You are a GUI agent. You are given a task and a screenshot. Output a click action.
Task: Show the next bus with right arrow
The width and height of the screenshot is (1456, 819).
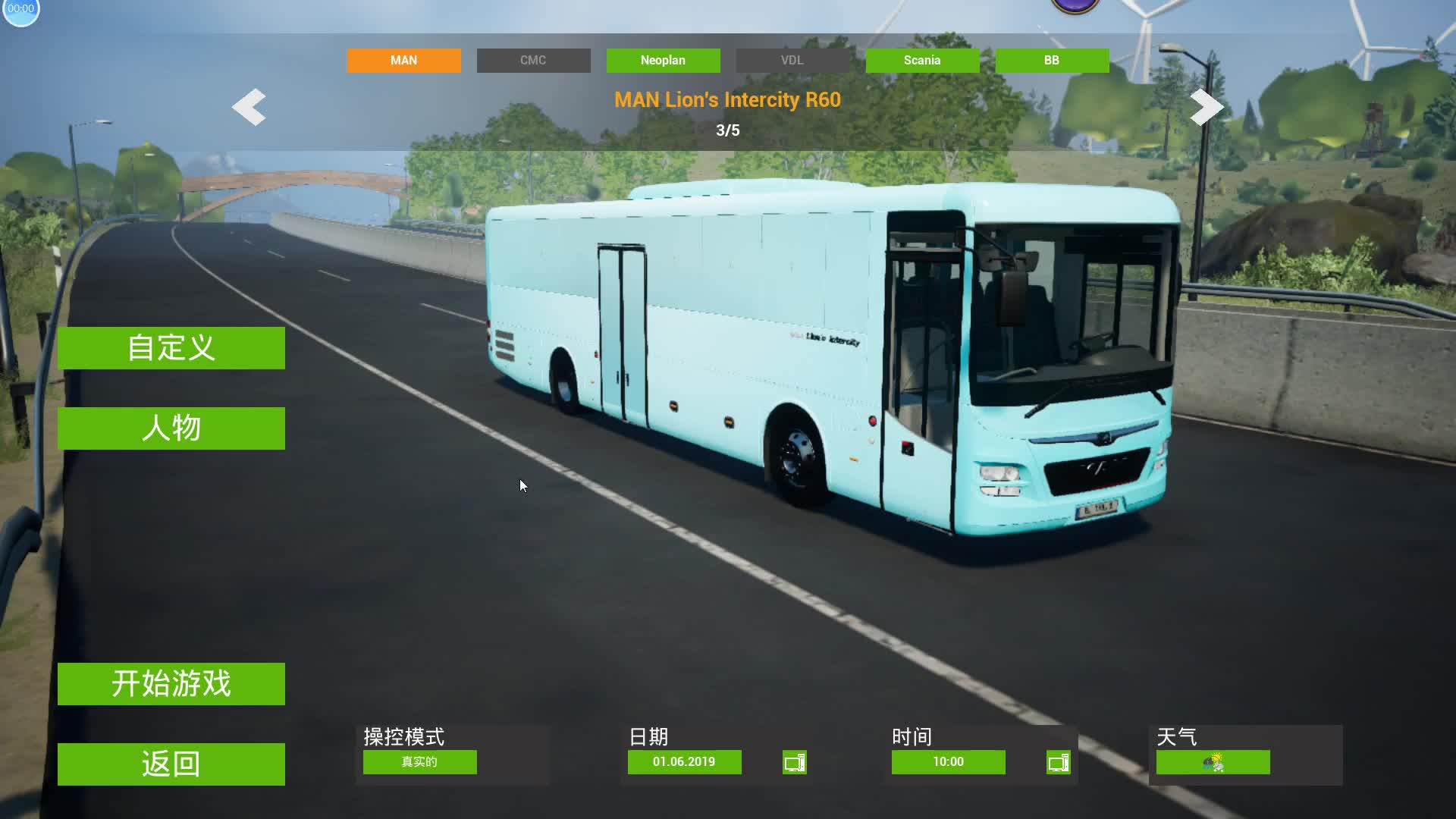click(1207, 107)
